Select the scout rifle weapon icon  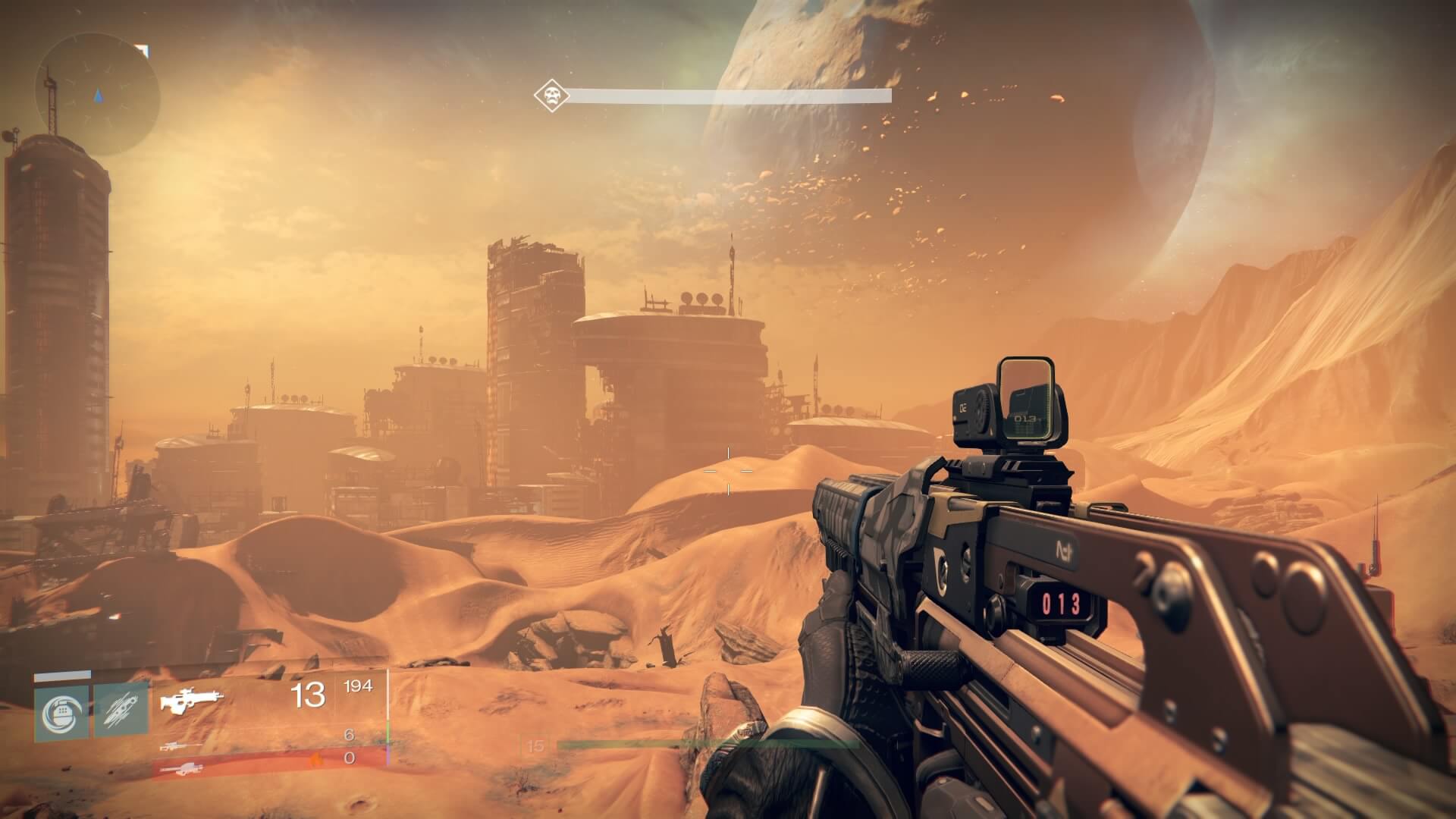[x=193, y=699]
